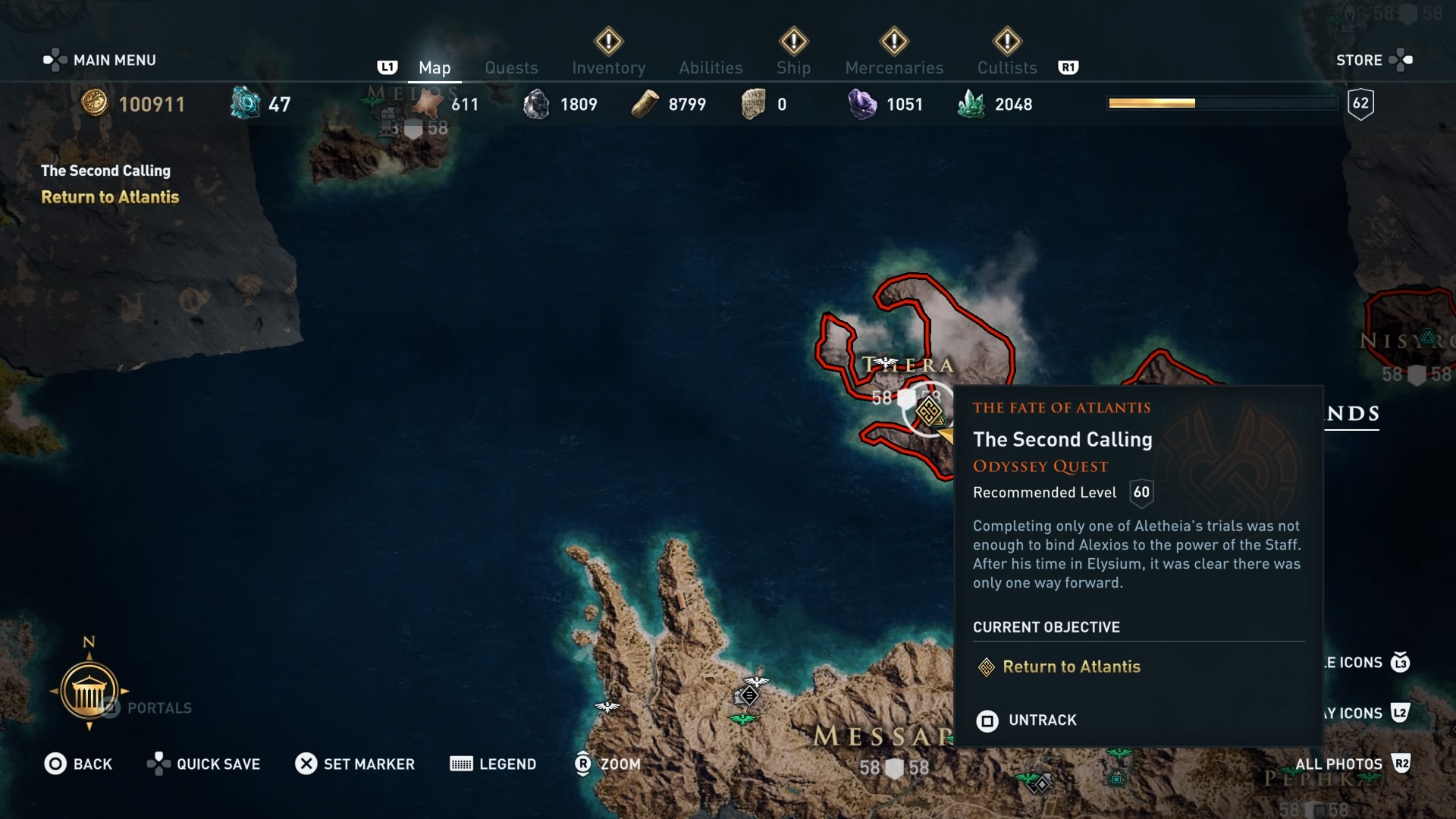
Task: Select the orichalcum ore icon
Action: point(244,103)
